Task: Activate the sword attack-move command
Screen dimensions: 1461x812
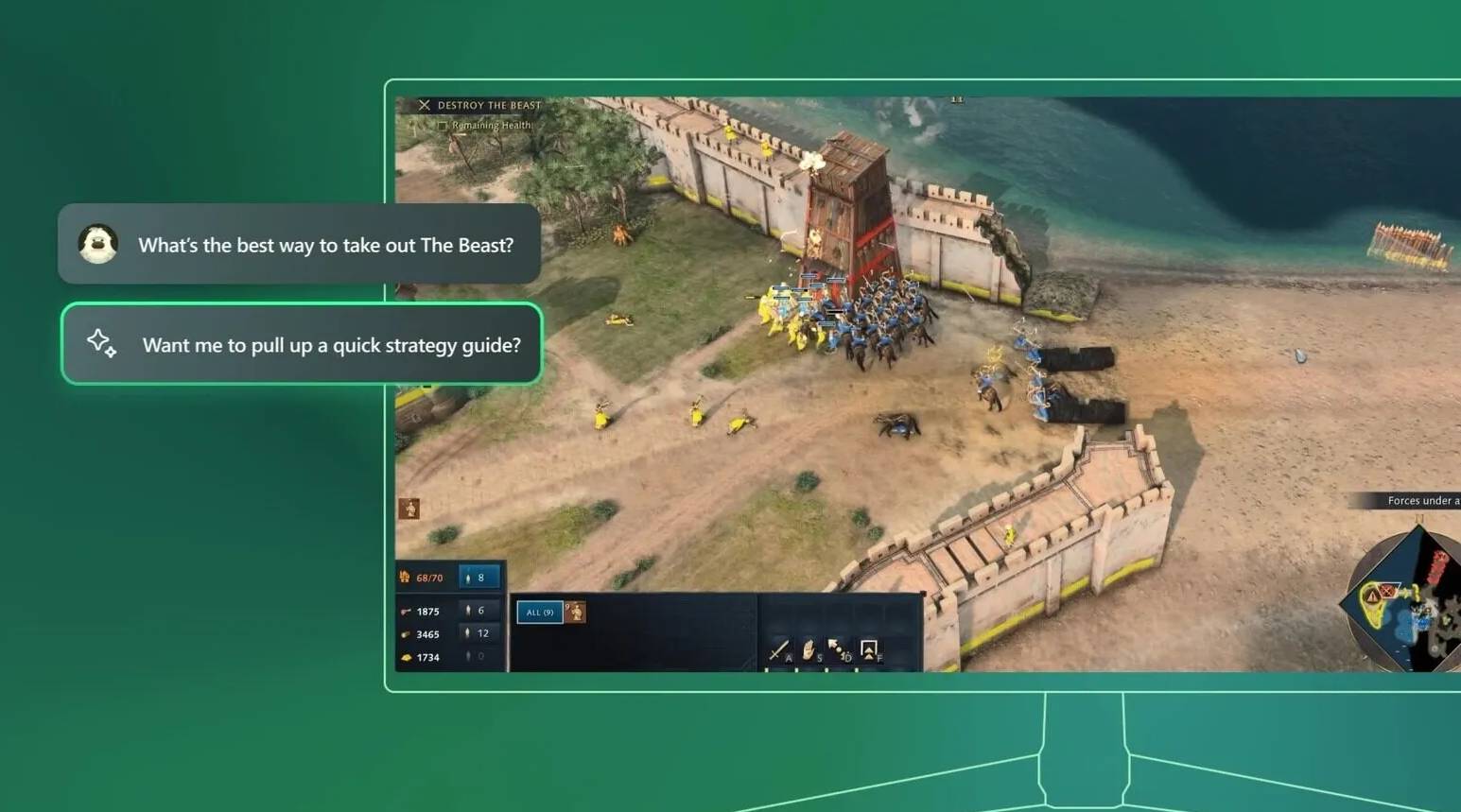Action: 778,650
